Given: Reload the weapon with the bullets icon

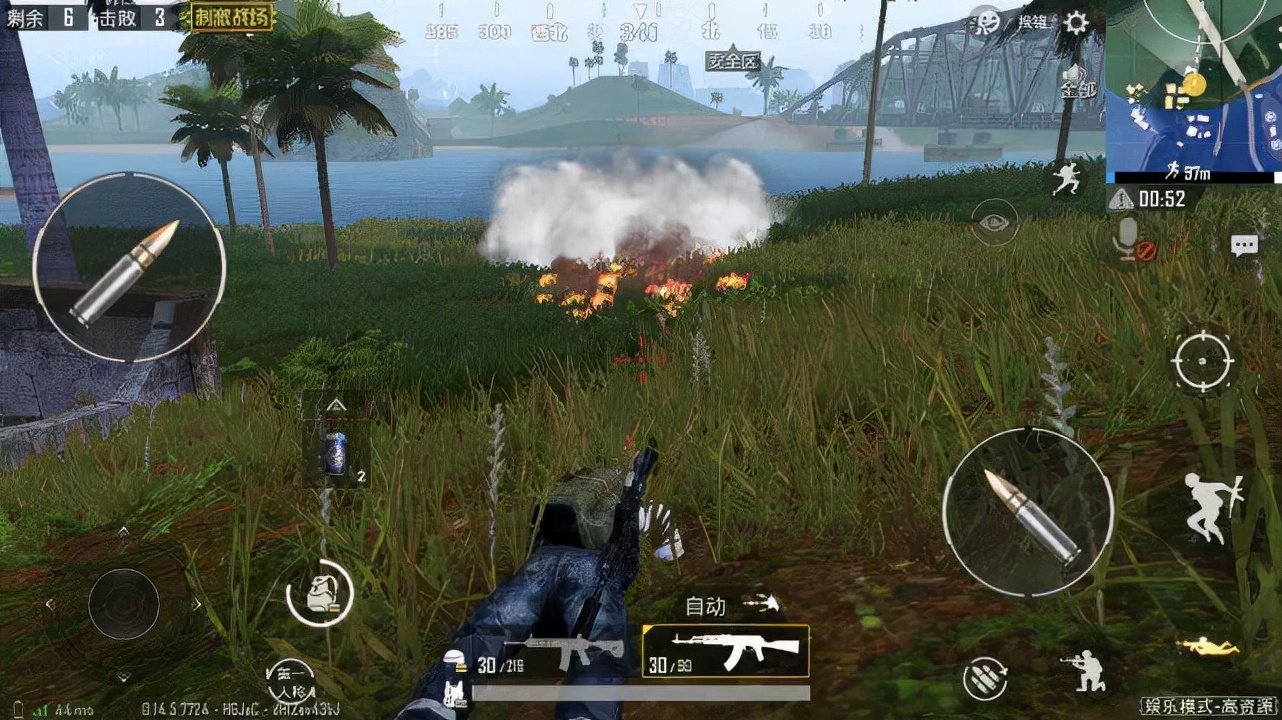Looking at the screenshot, I should [x=984, y=679].
